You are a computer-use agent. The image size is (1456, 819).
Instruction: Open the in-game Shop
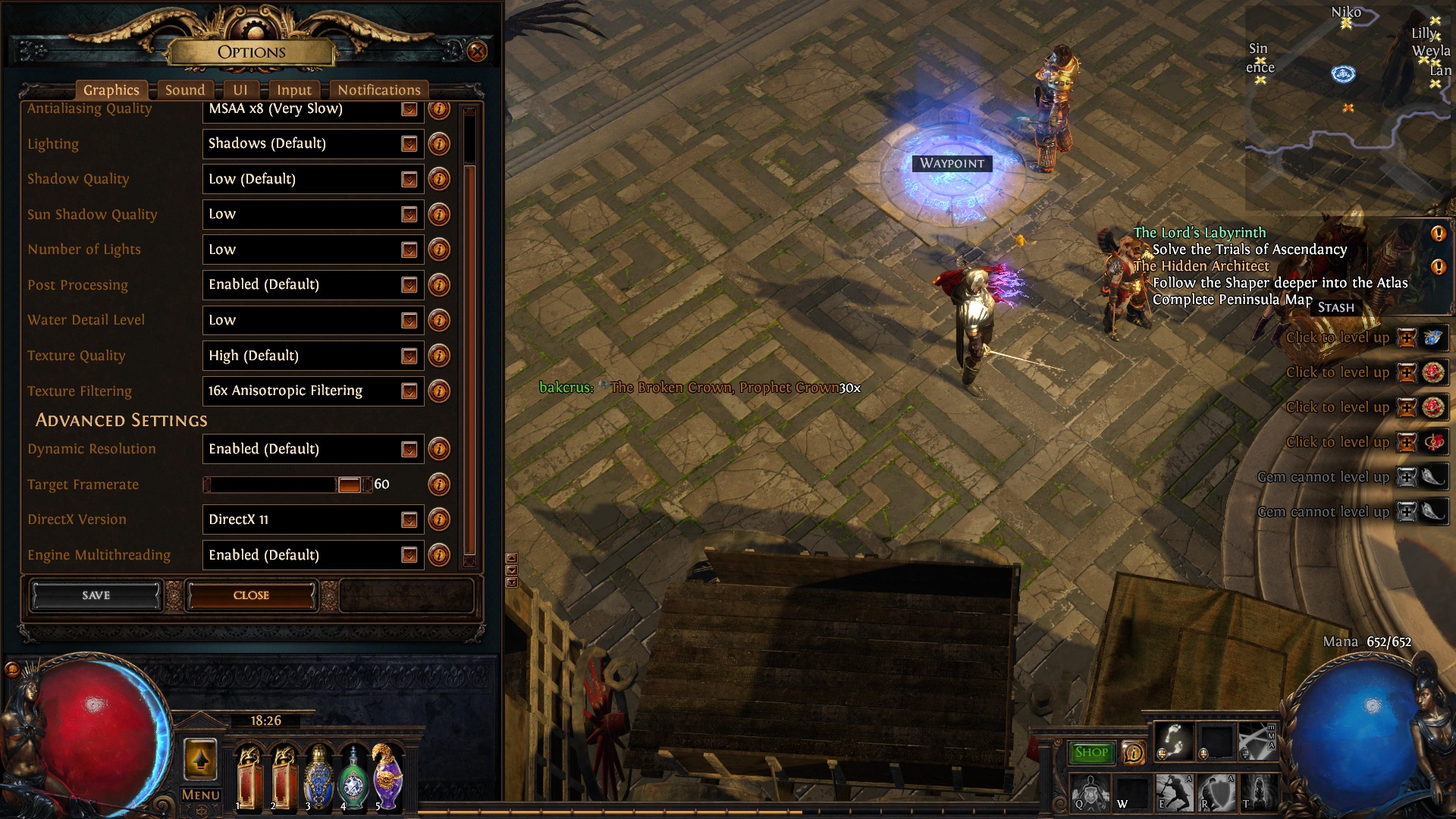pyautogui.click(x=1091, y=752)
